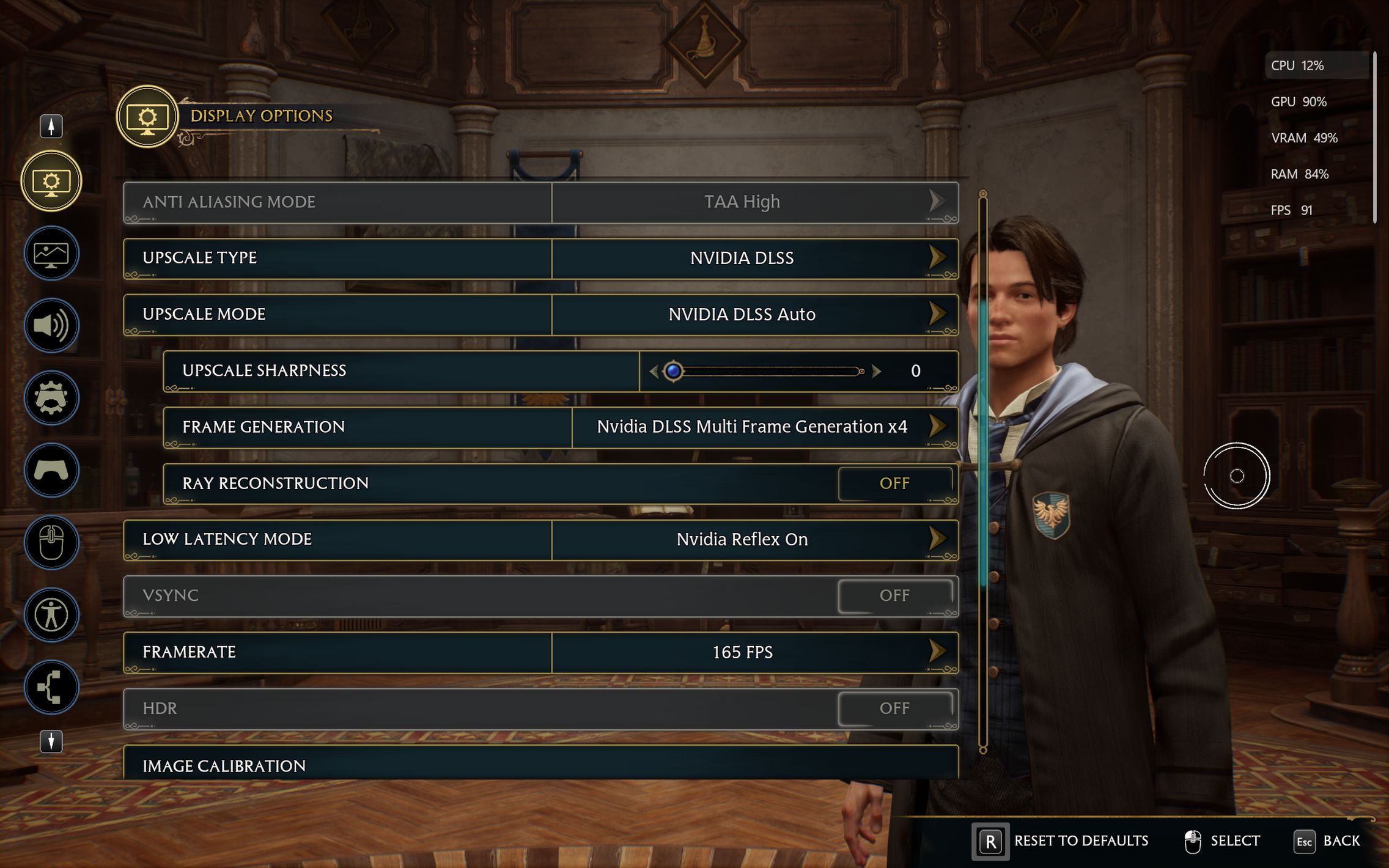
Task: Adjust the Upscale Sharpness slider
Action: [x=767, y=371]
